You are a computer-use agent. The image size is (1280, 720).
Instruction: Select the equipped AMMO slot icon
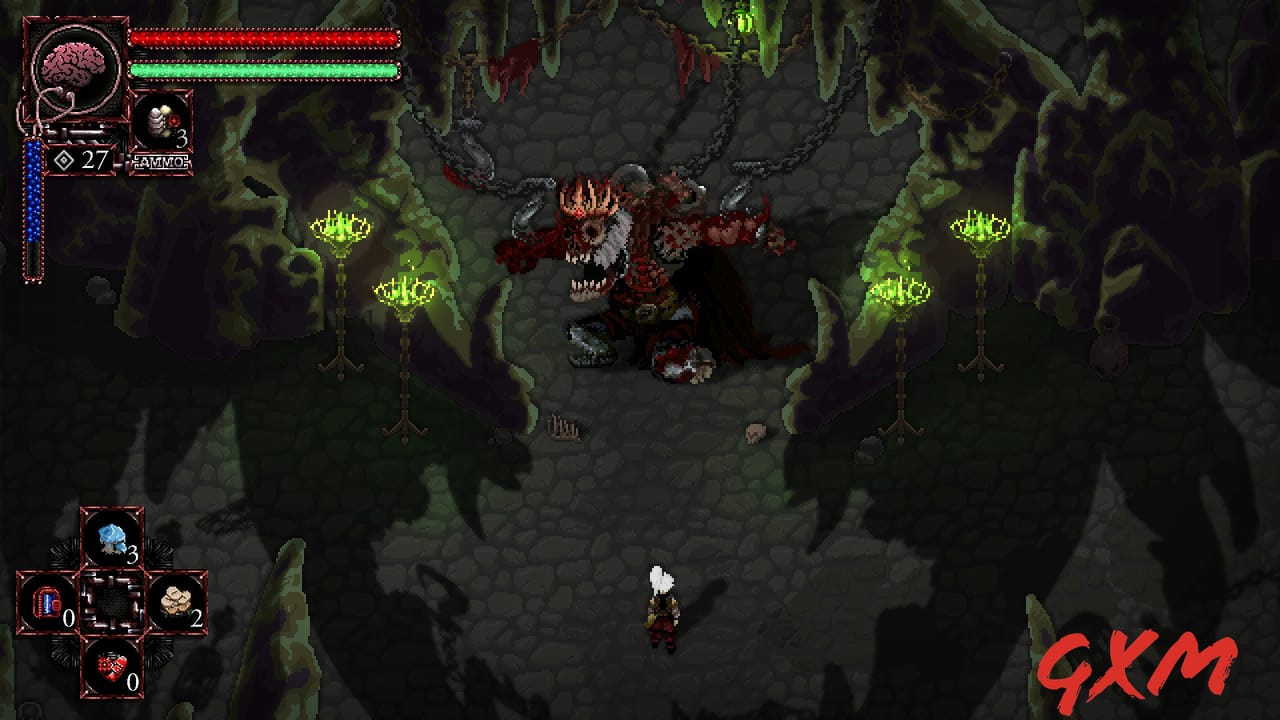pyautogui.click(x=160, y=118)
